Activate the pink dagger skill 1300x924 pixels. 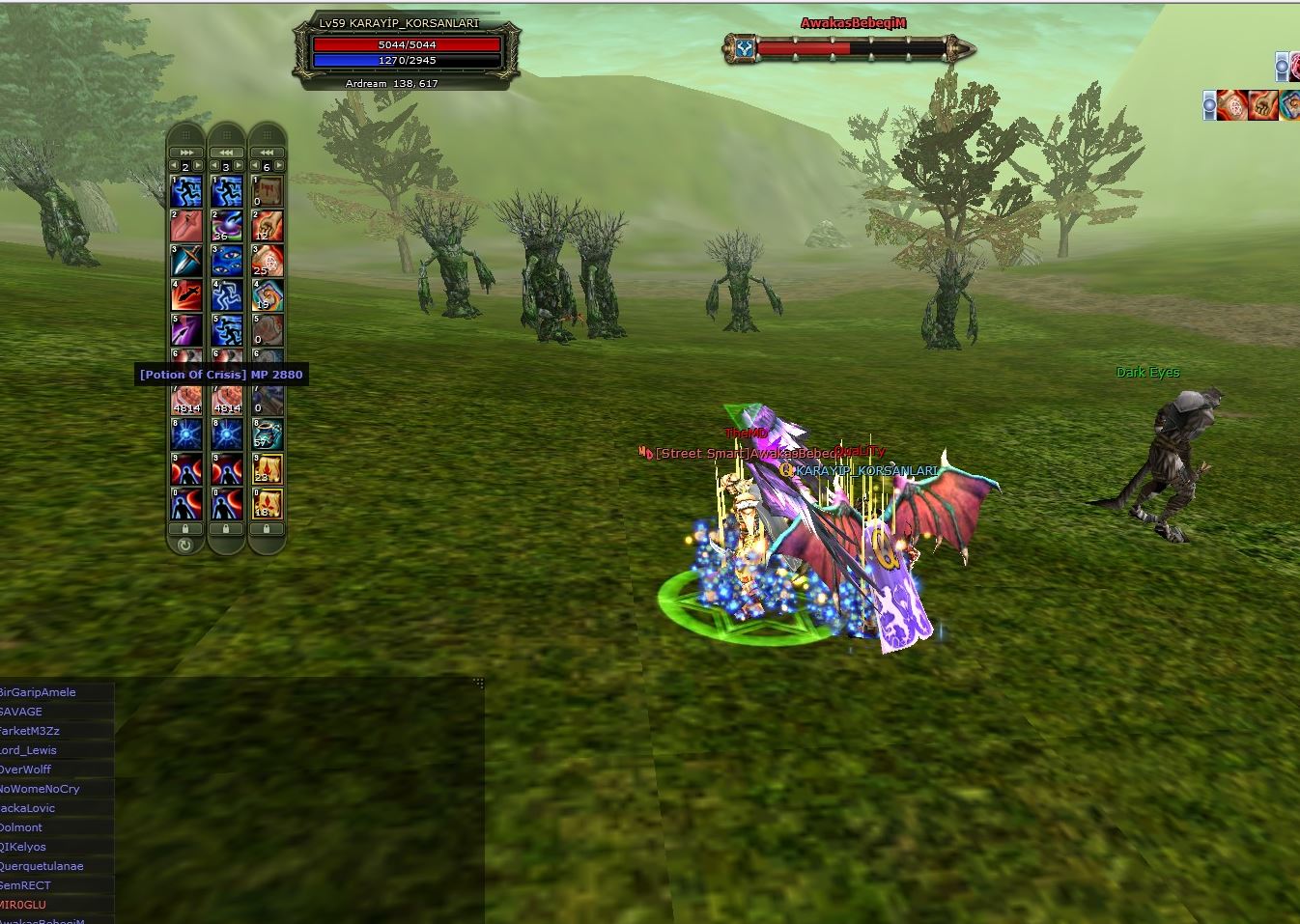point(185,226)
